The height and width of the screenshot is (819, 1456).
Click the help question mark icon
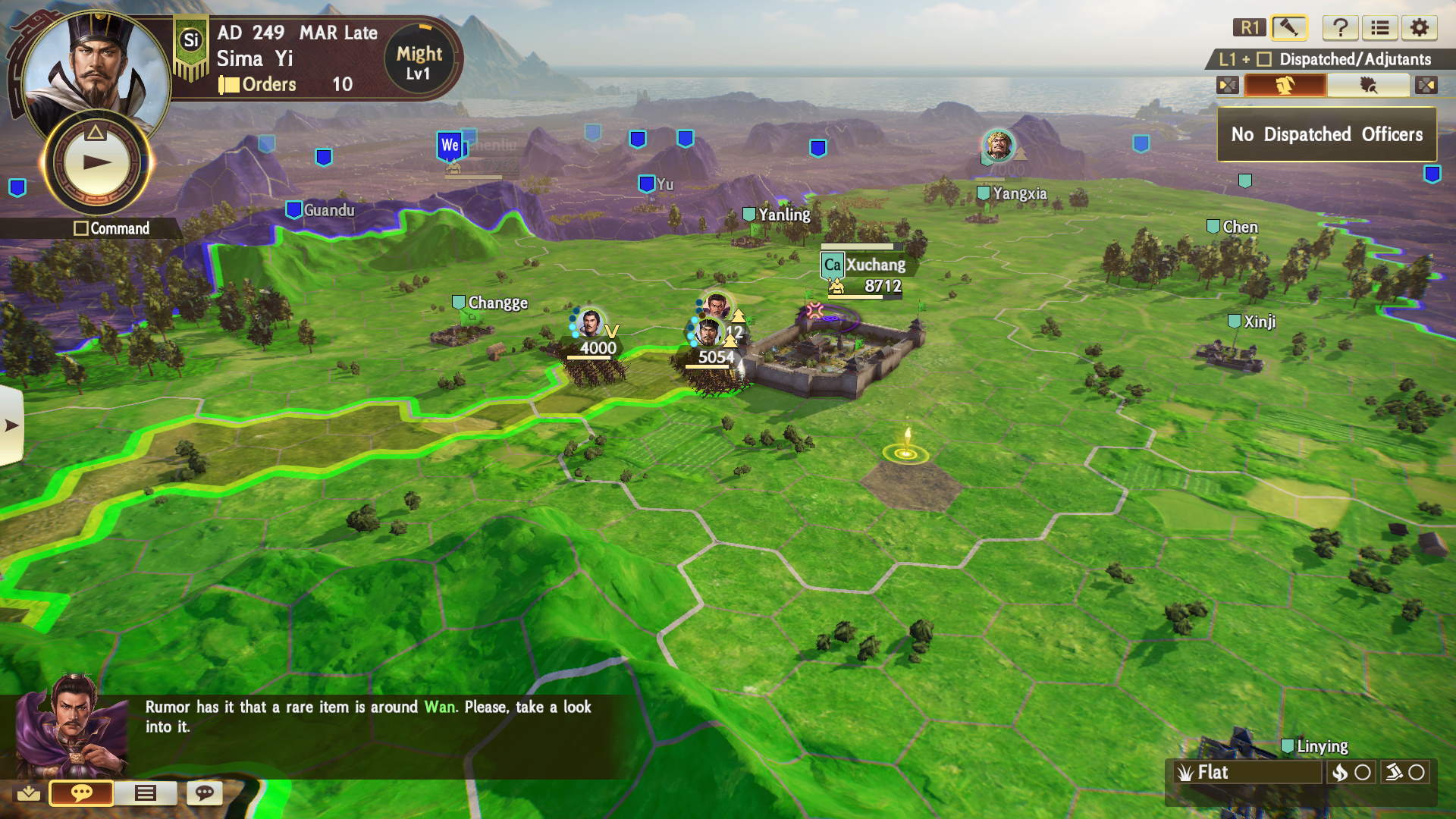coord(1341,28)
